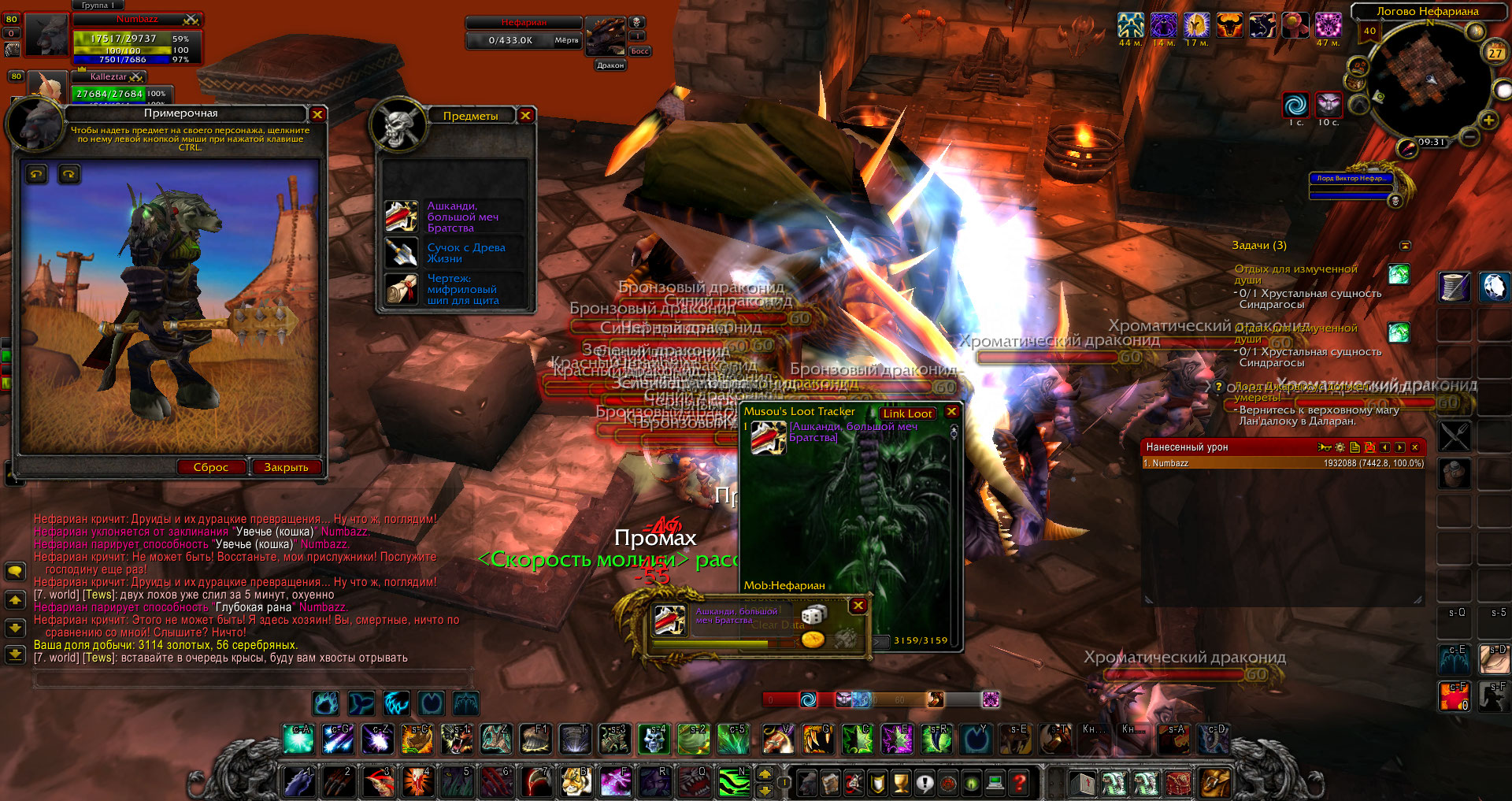Close the Примерочная dressing room window
Viewport: 1512px width, 801px height.
pyautogui.click(x=317, y=114)
